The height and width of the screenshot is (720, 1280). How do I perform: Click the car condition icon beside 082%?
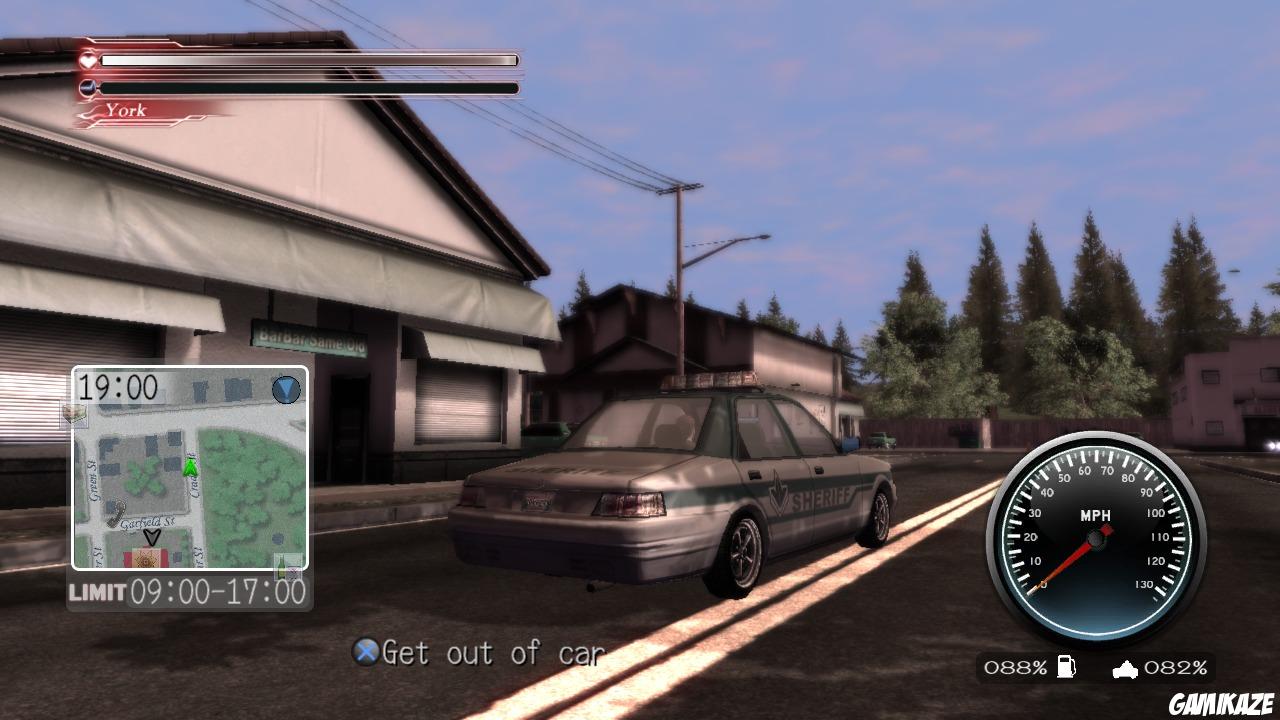click(x=1124, y=669)
